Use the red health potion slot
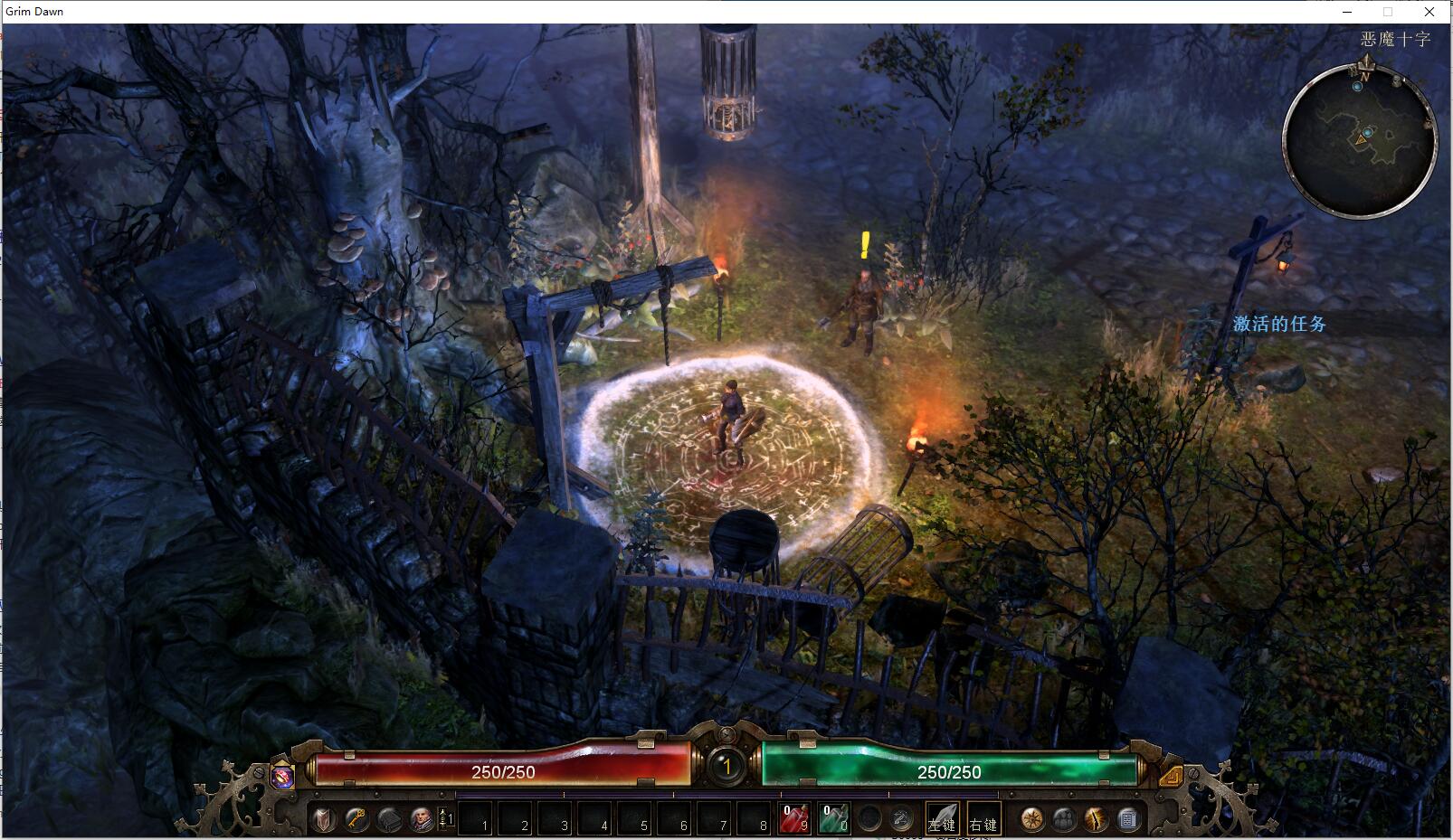Image resolution: width=1453 pixels, height=840 pixels. 793,819
